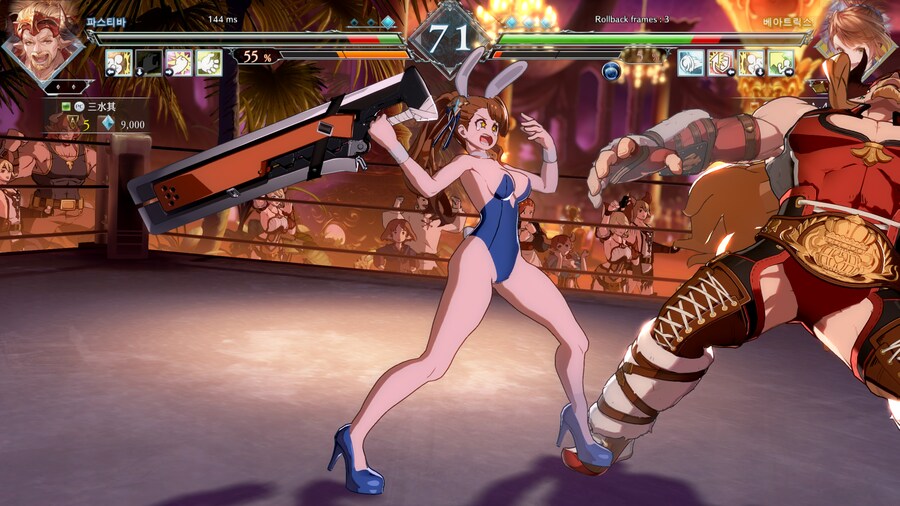This screenshot has height=506, width=900.
Task: Activate player two's yellow down-arrow skill icon
Action: pyautogui.click(x=750, y=62)
